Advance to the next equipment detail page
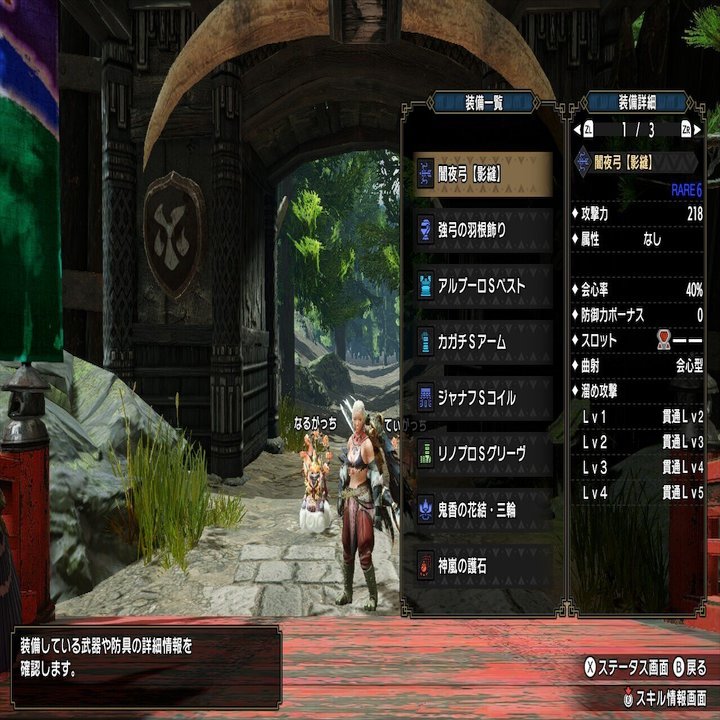The image size is (720, 720). coord(686,130)
